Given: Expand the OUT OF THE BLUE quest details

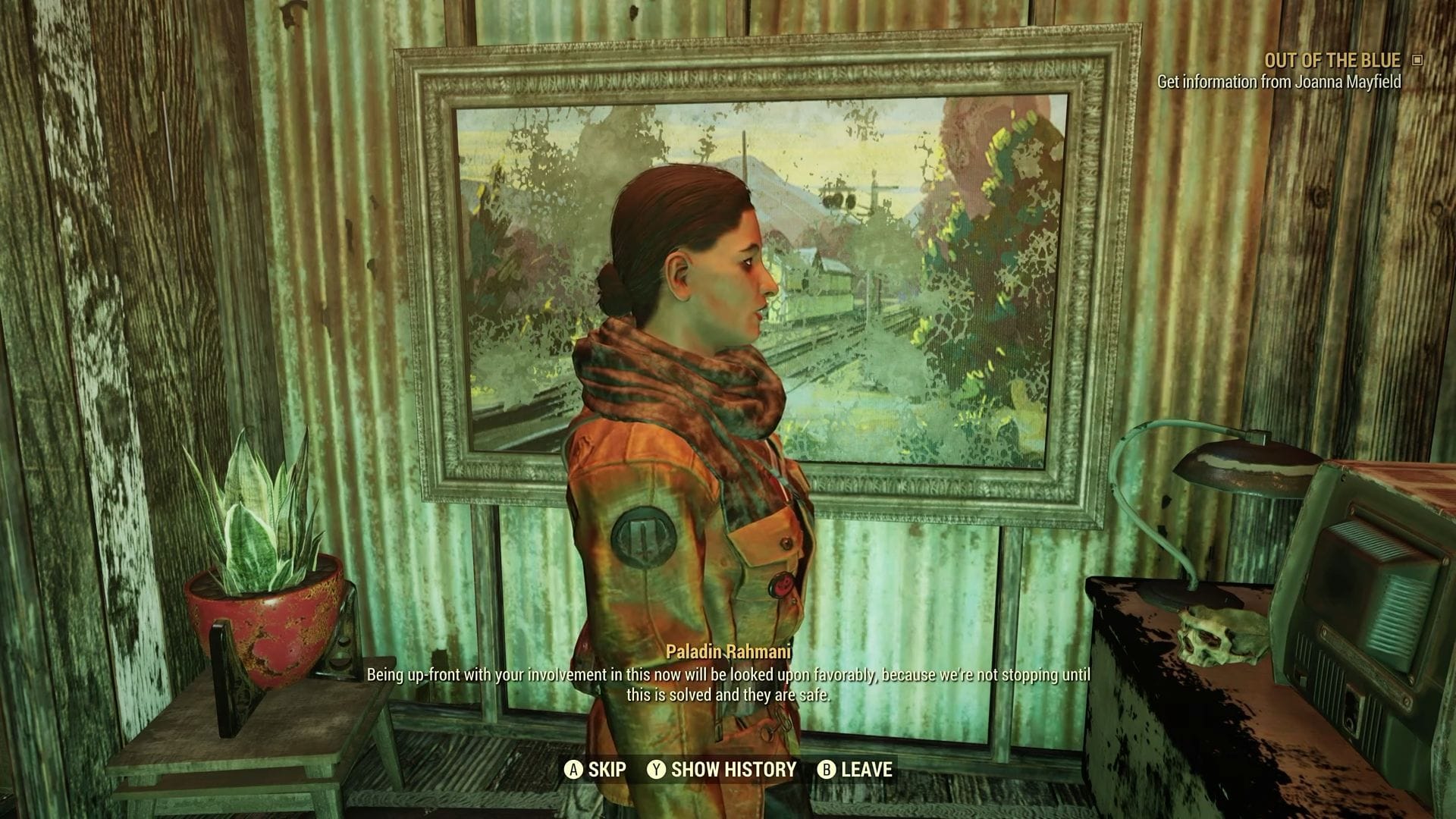Looking at the screenshot, I should tap(1332, 60).
